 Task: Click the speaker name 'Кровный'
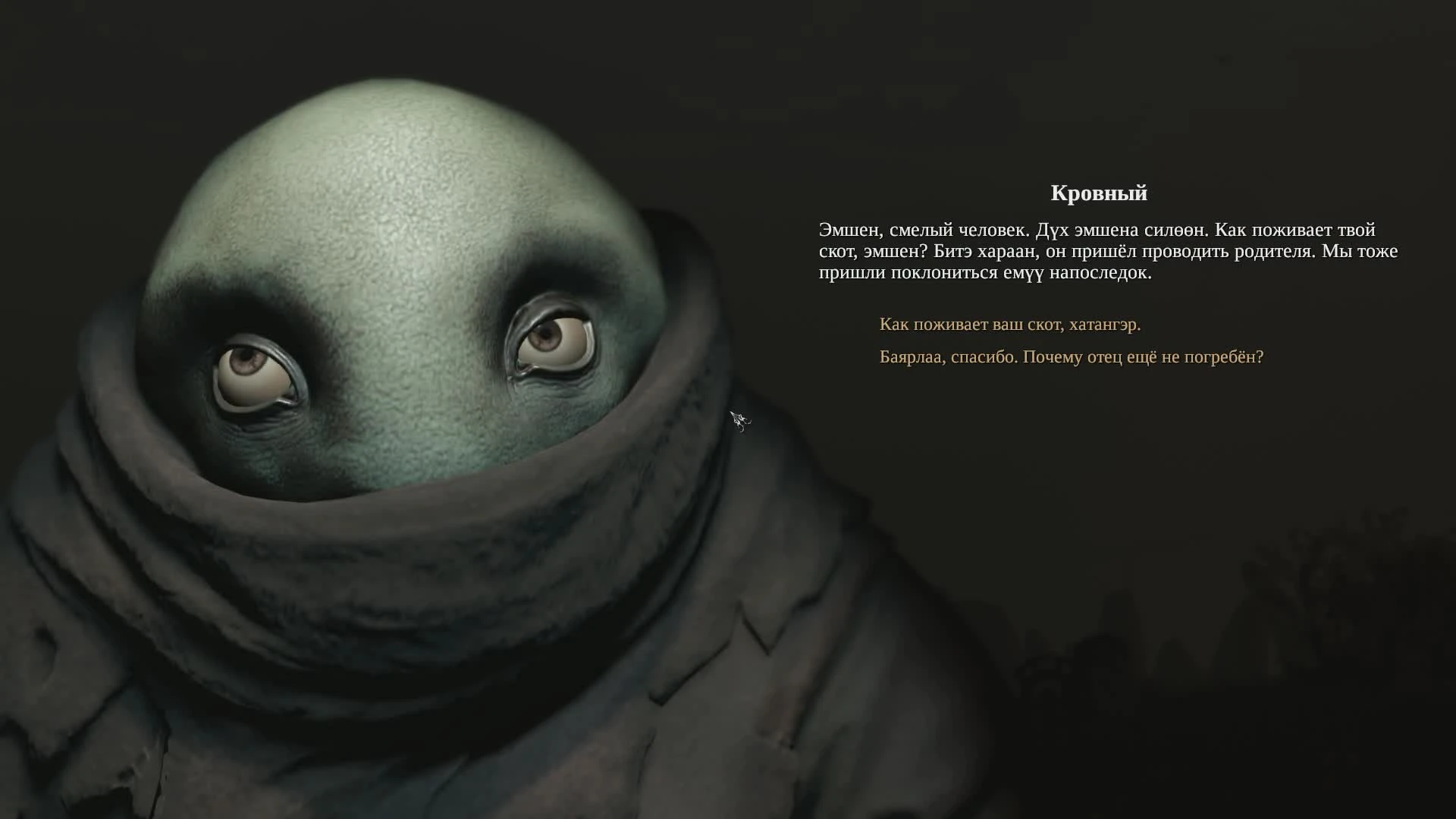click(x=1097, y=193)
